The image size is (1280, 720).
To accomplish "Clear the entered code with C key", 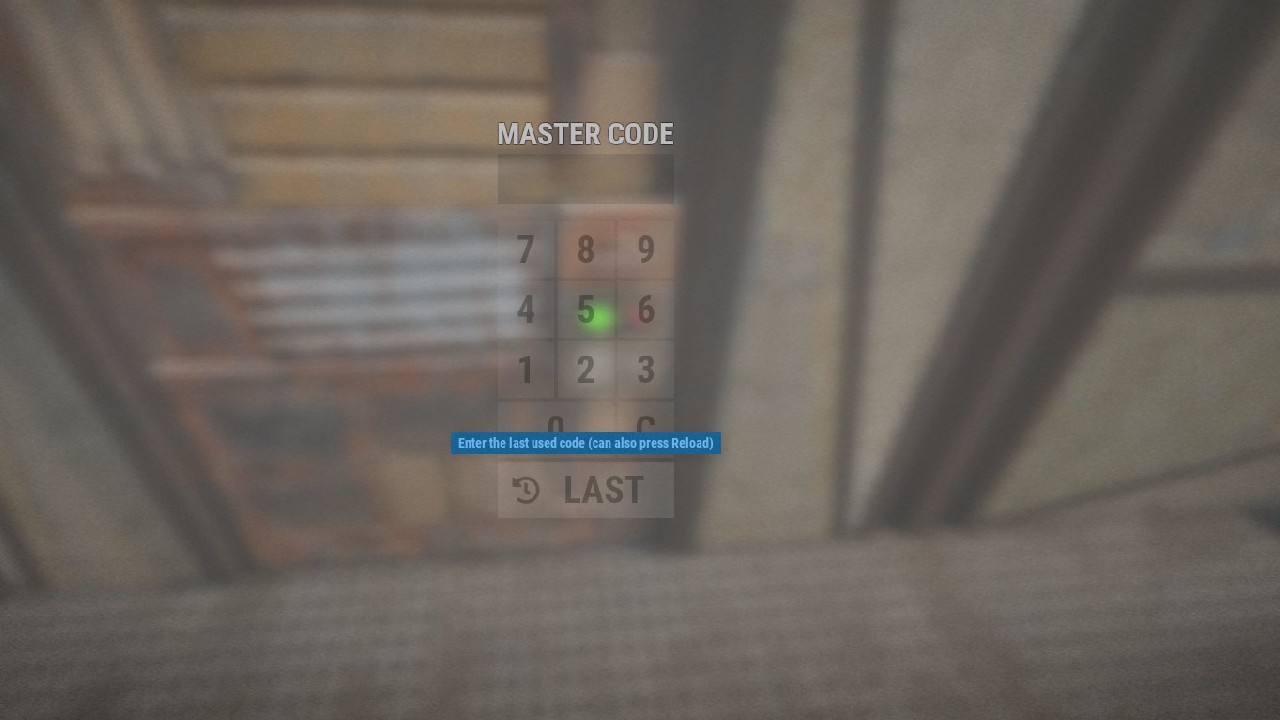I will [645, 423].
